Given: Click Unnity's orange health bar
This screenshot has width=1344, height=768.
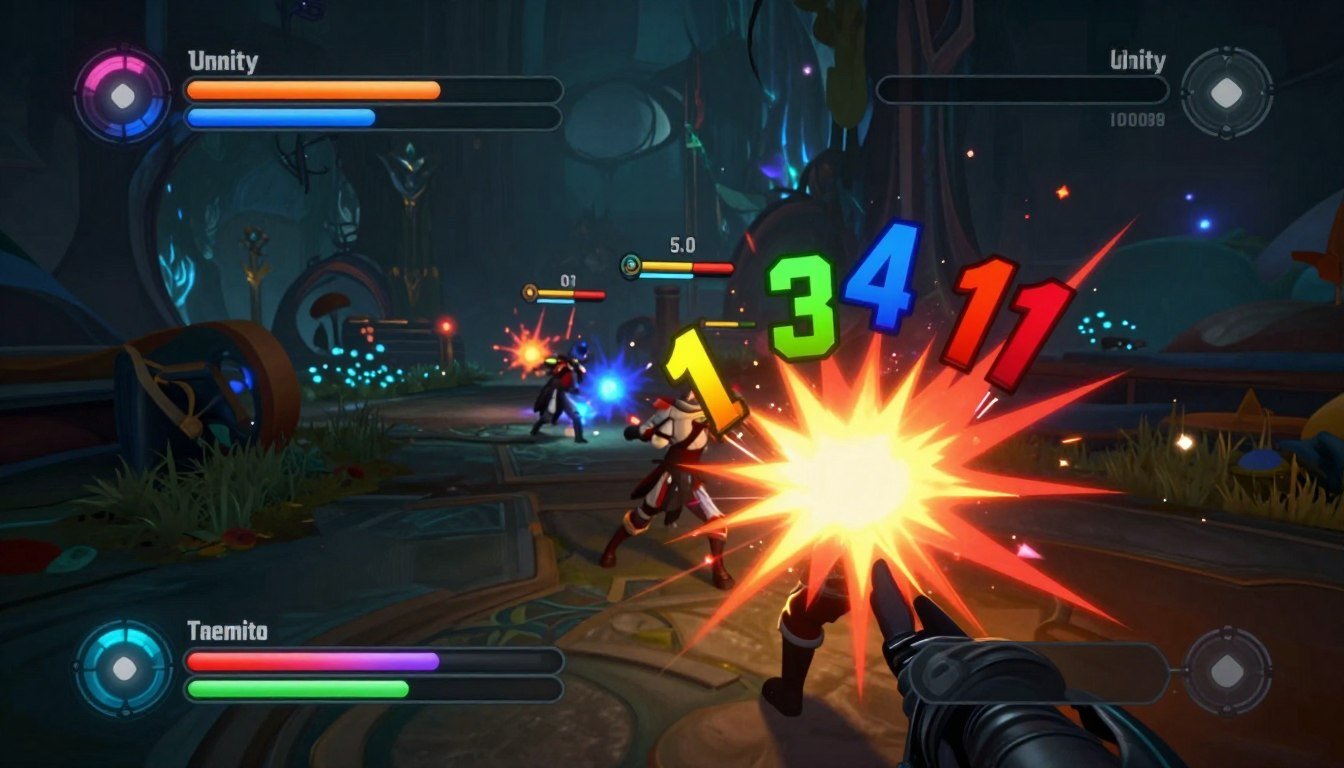Looking at the screenshot, I should (x=310, y=89).
